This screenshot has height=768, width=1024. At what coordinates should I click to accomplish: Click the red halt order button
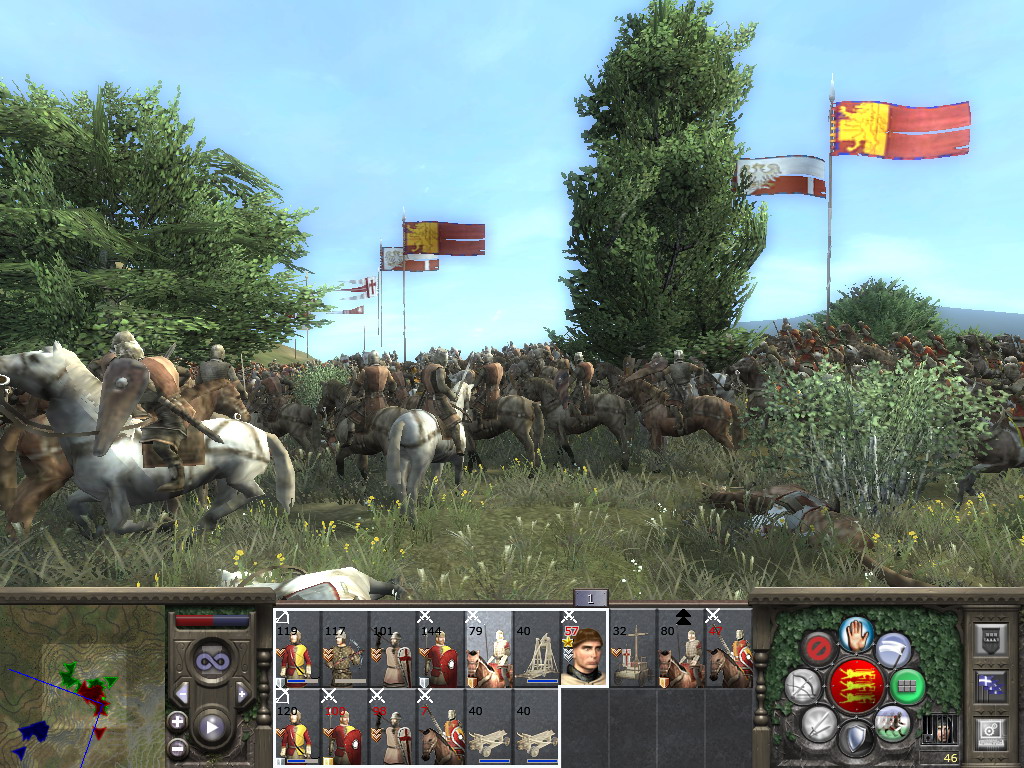pyautogui.click(x=820, y=647)
